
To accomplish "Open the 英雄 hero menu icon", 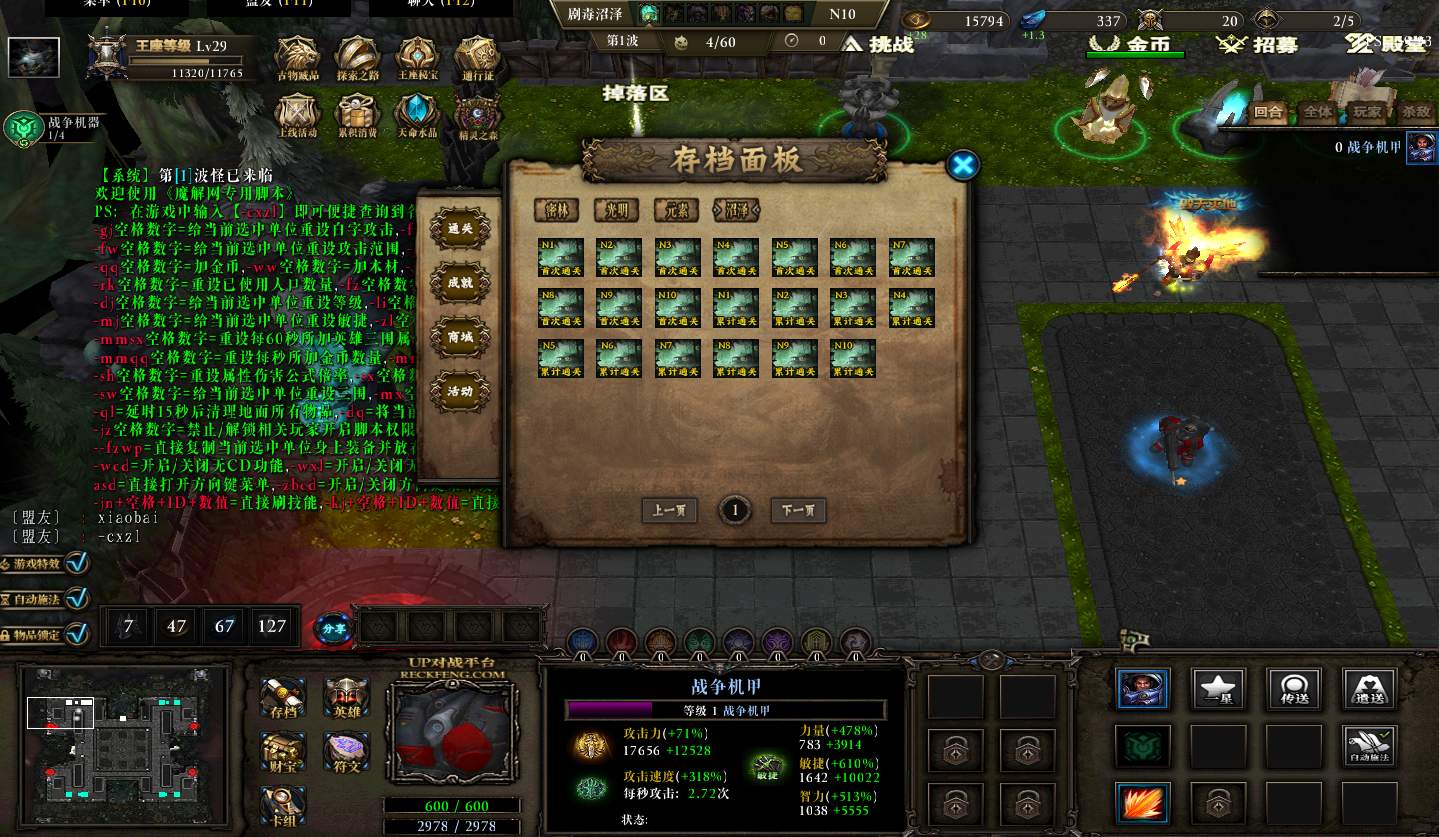I will [x=346, y=697].
